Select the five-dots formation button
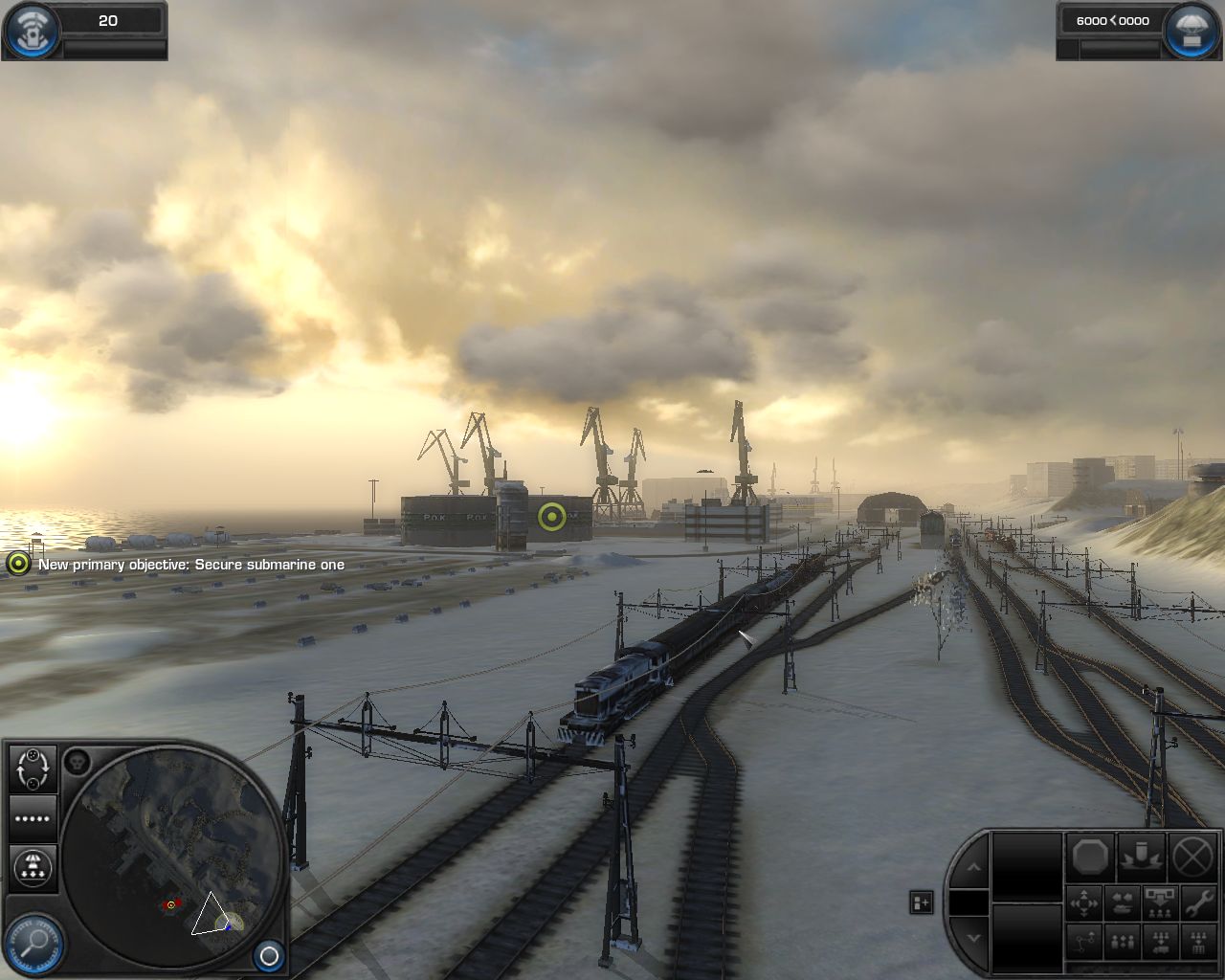This screenshot has width=1225, height=980. click(x=33, y=818)
